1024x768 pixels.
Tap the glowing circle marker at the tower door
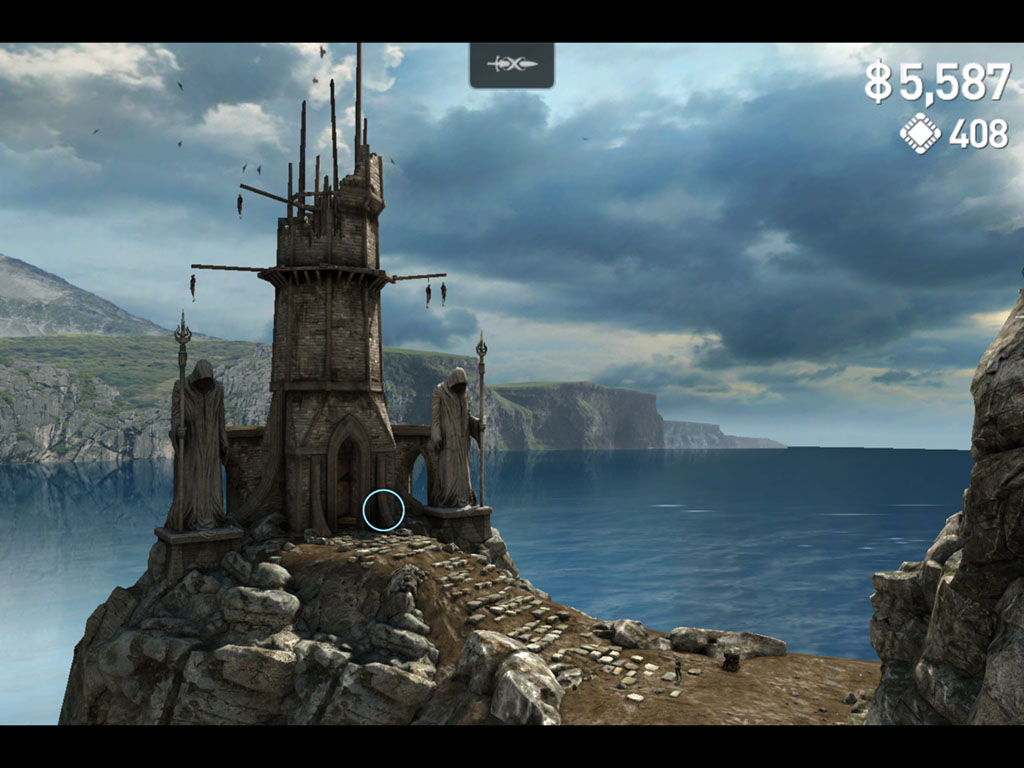click(384, 510)
